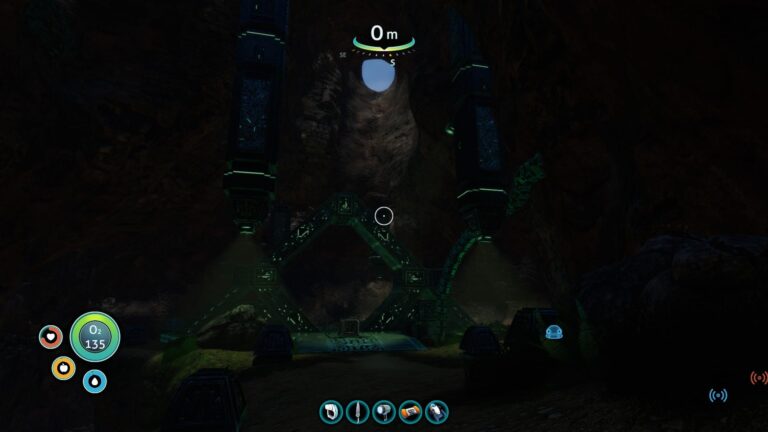
Task: Click the blue signal ping marker
Action: pyautogui.click(x=718, y=396)
